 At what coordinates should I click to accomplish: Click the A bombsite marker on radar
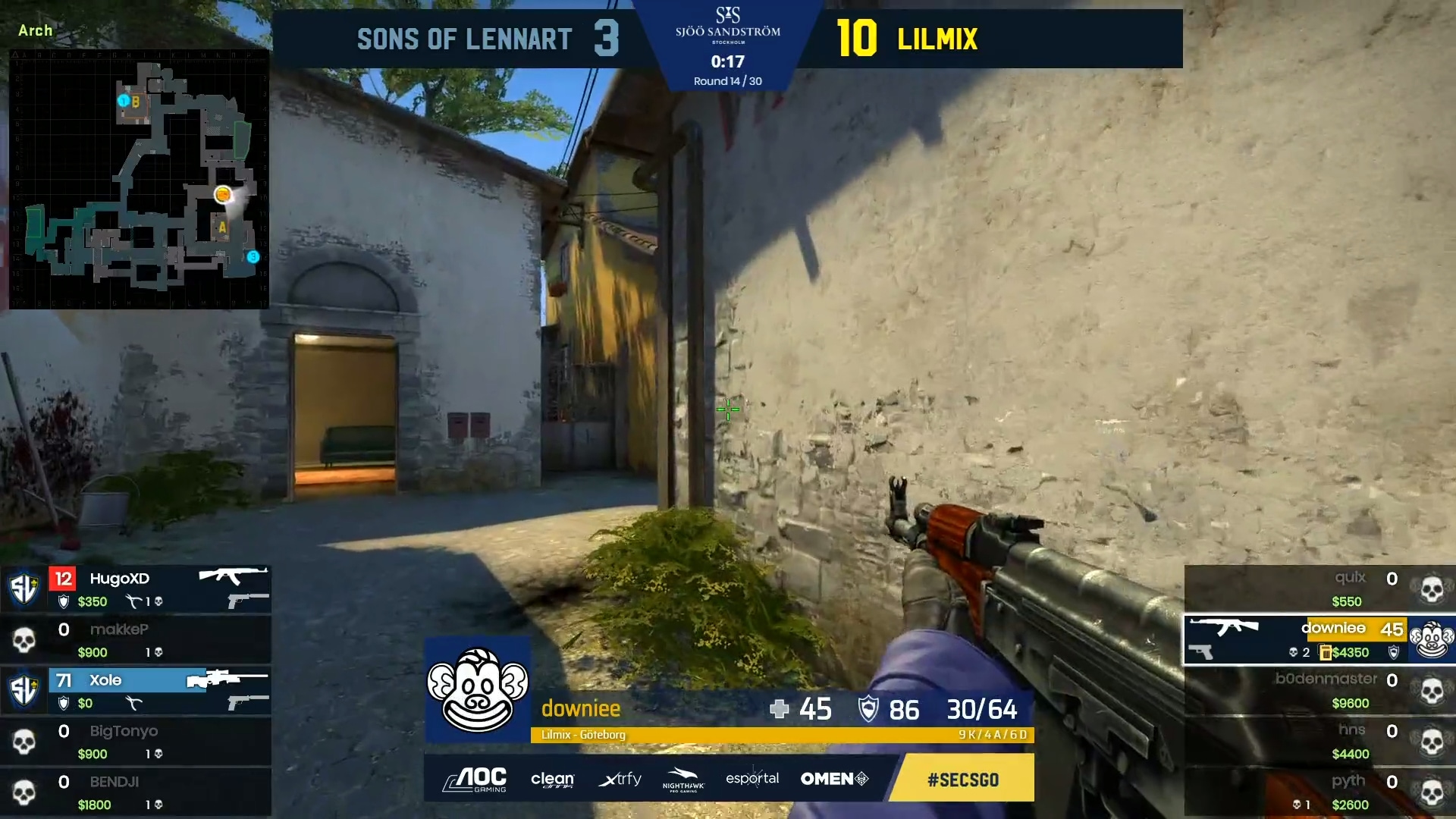pyautogui.click(x=222, y=227)
